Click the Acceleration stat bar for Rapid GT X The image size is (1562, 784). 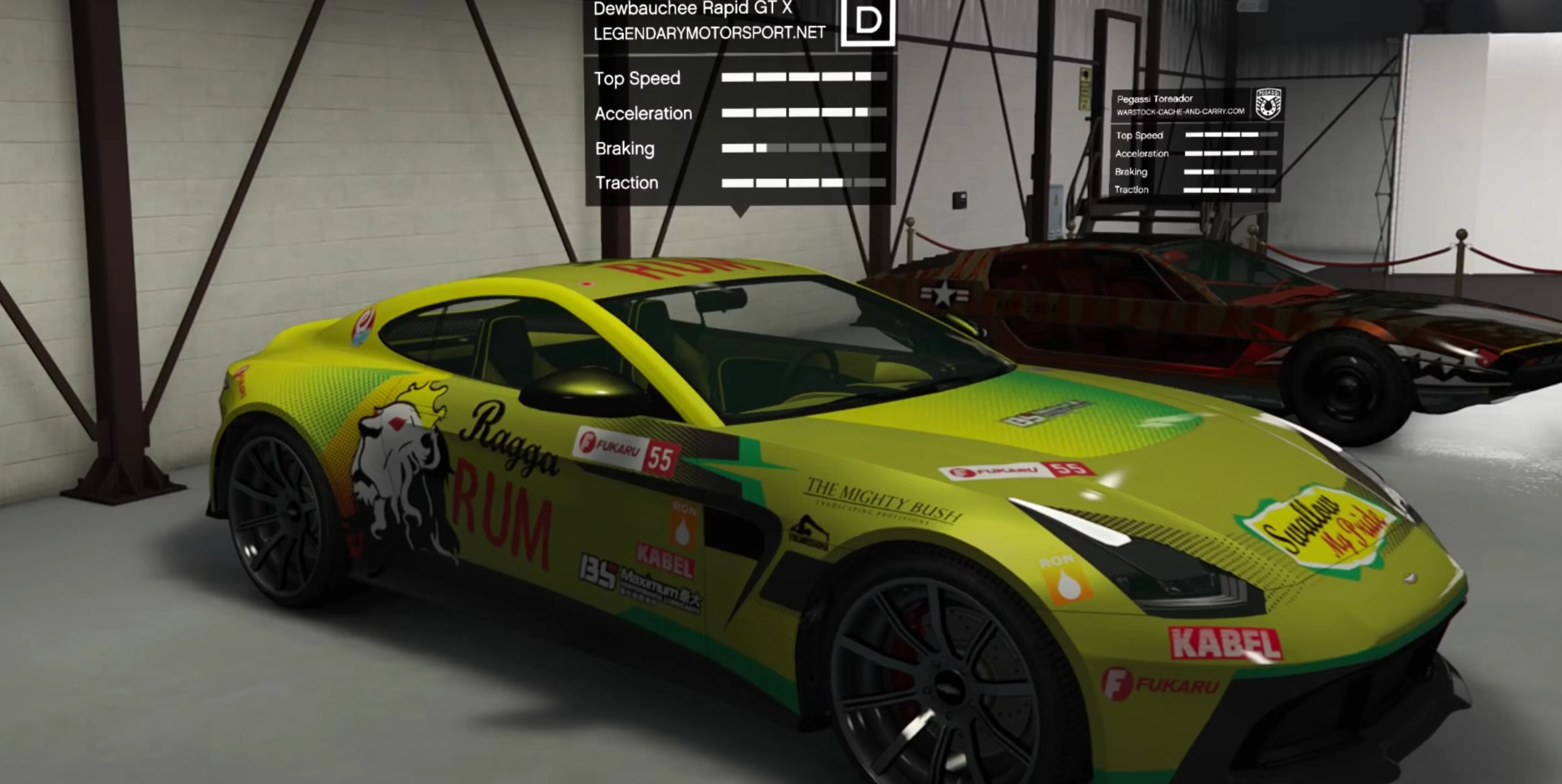795,113
